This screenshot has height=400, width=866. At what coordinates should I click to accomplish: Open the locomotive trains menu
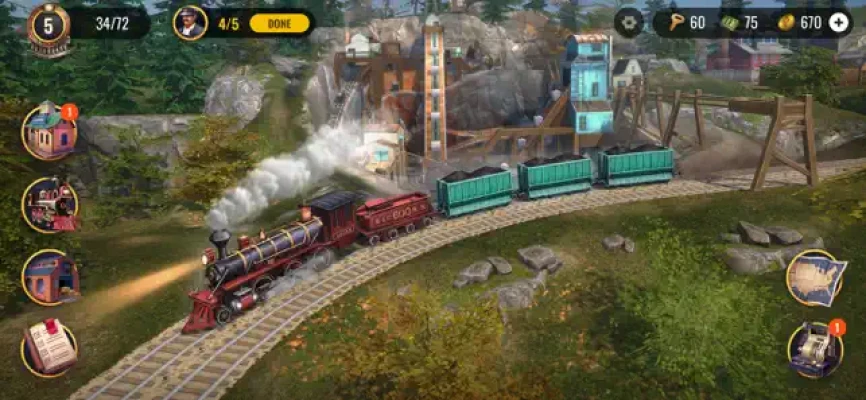[49, 204]
